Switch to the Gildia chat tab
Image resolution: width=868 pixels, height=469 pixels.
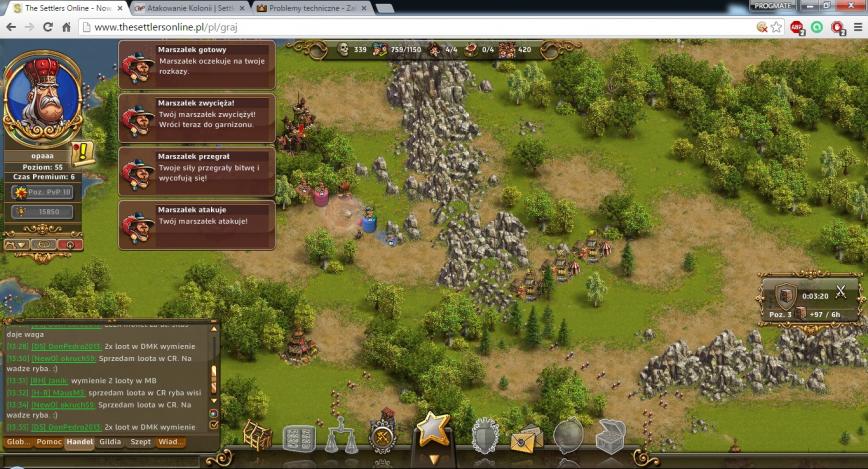pos(110,441)
